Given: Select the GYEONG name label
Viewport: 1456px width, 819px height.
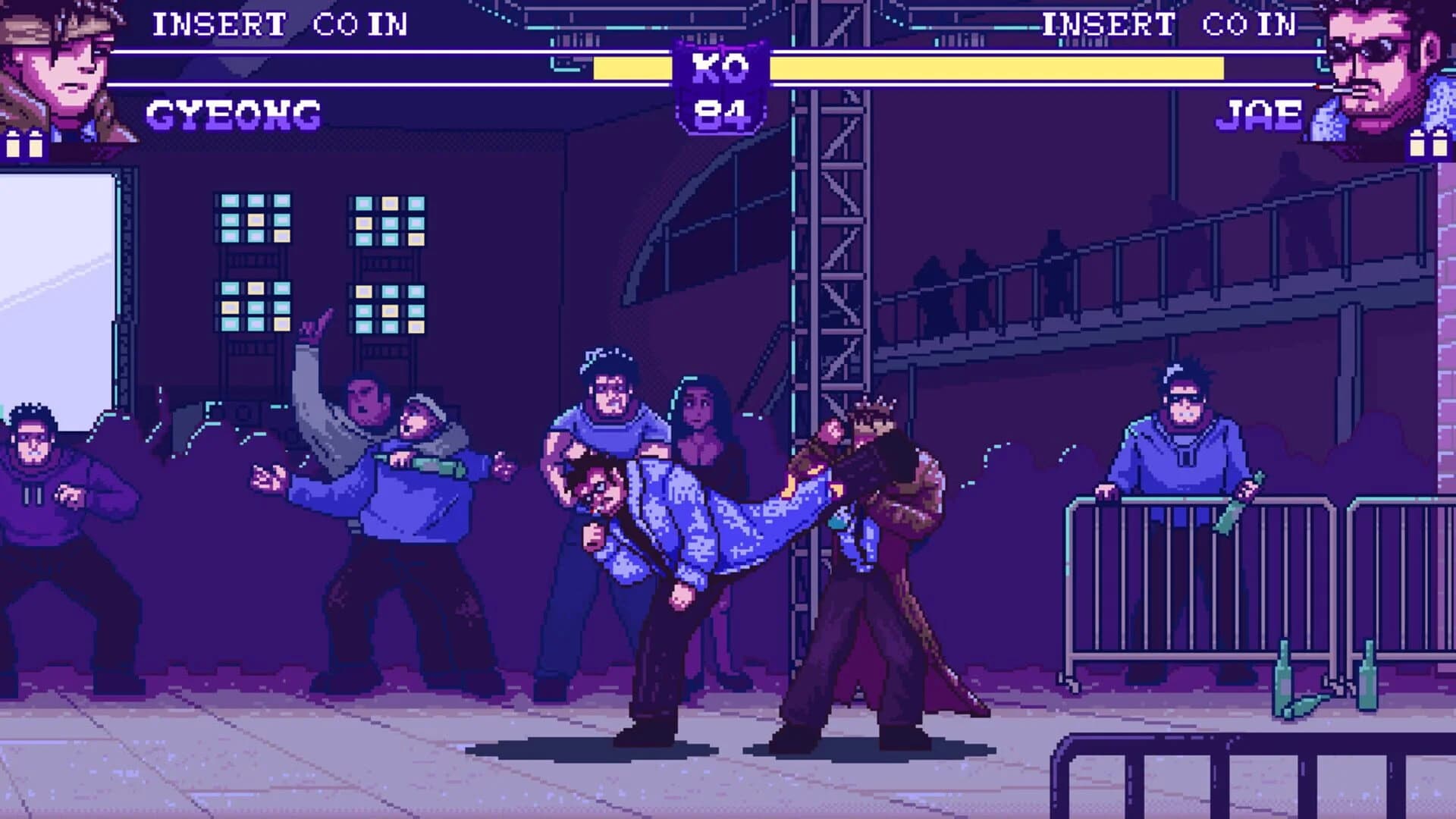Looking at the screenshot, I should click(235, 114).
